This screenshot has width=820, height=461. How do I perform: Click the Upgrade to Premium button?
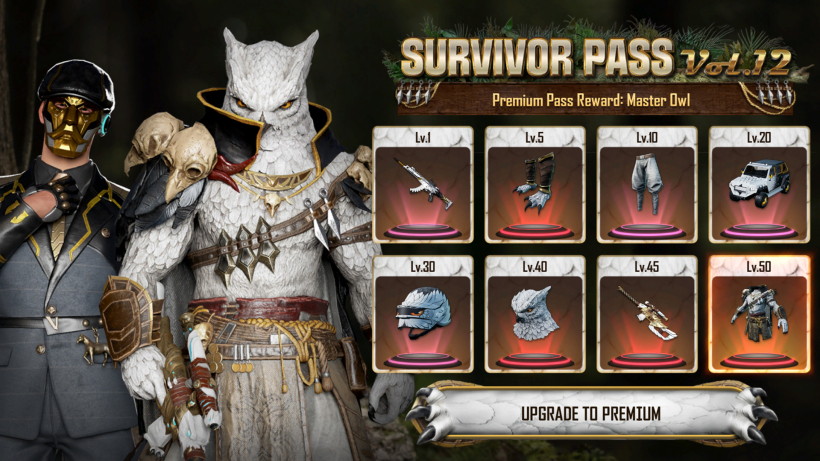[x=590, y=412]
